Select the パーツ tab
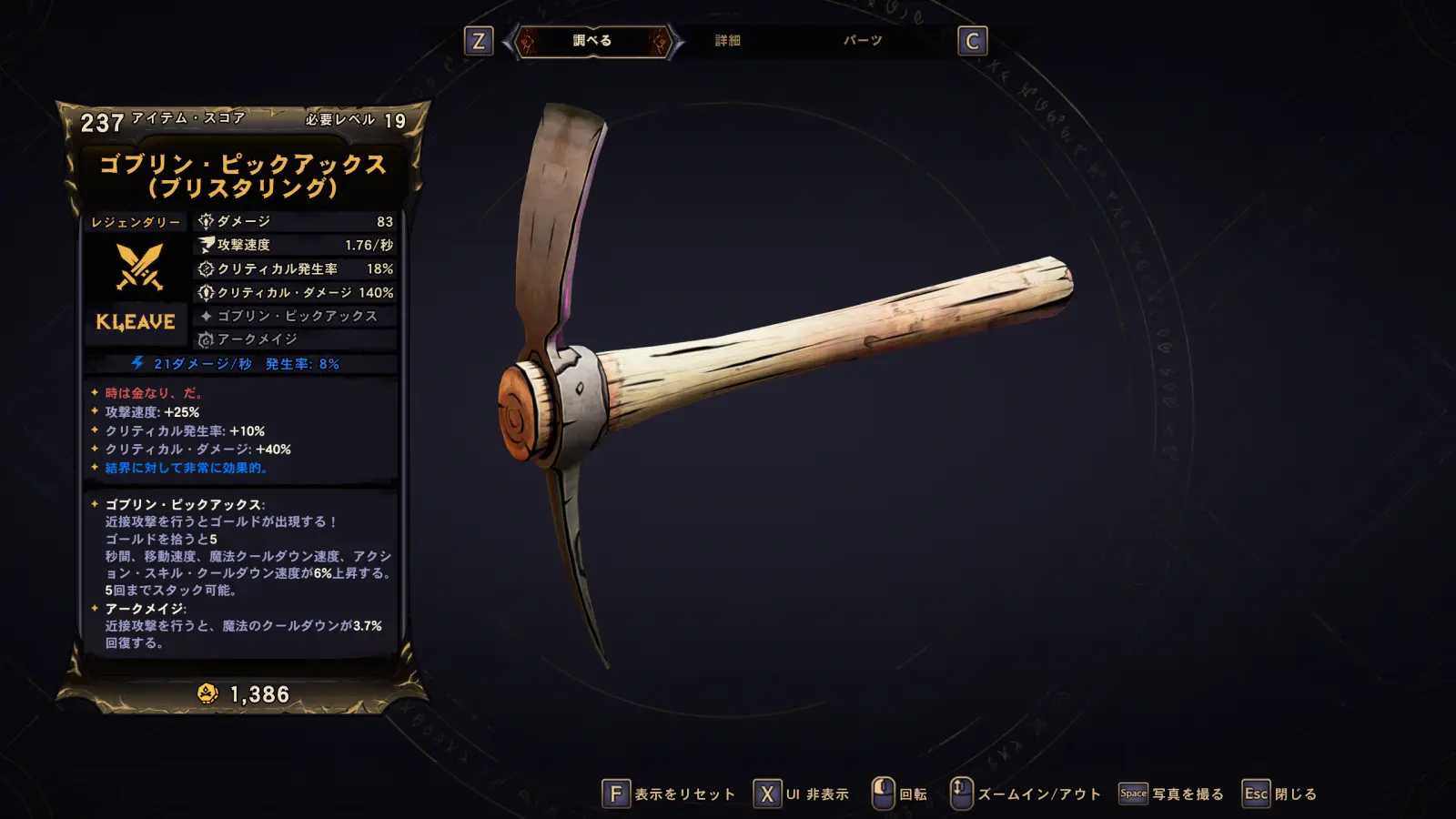This screenshot has height=819, width=1456. pyautogui.click(x=862, y=41)
